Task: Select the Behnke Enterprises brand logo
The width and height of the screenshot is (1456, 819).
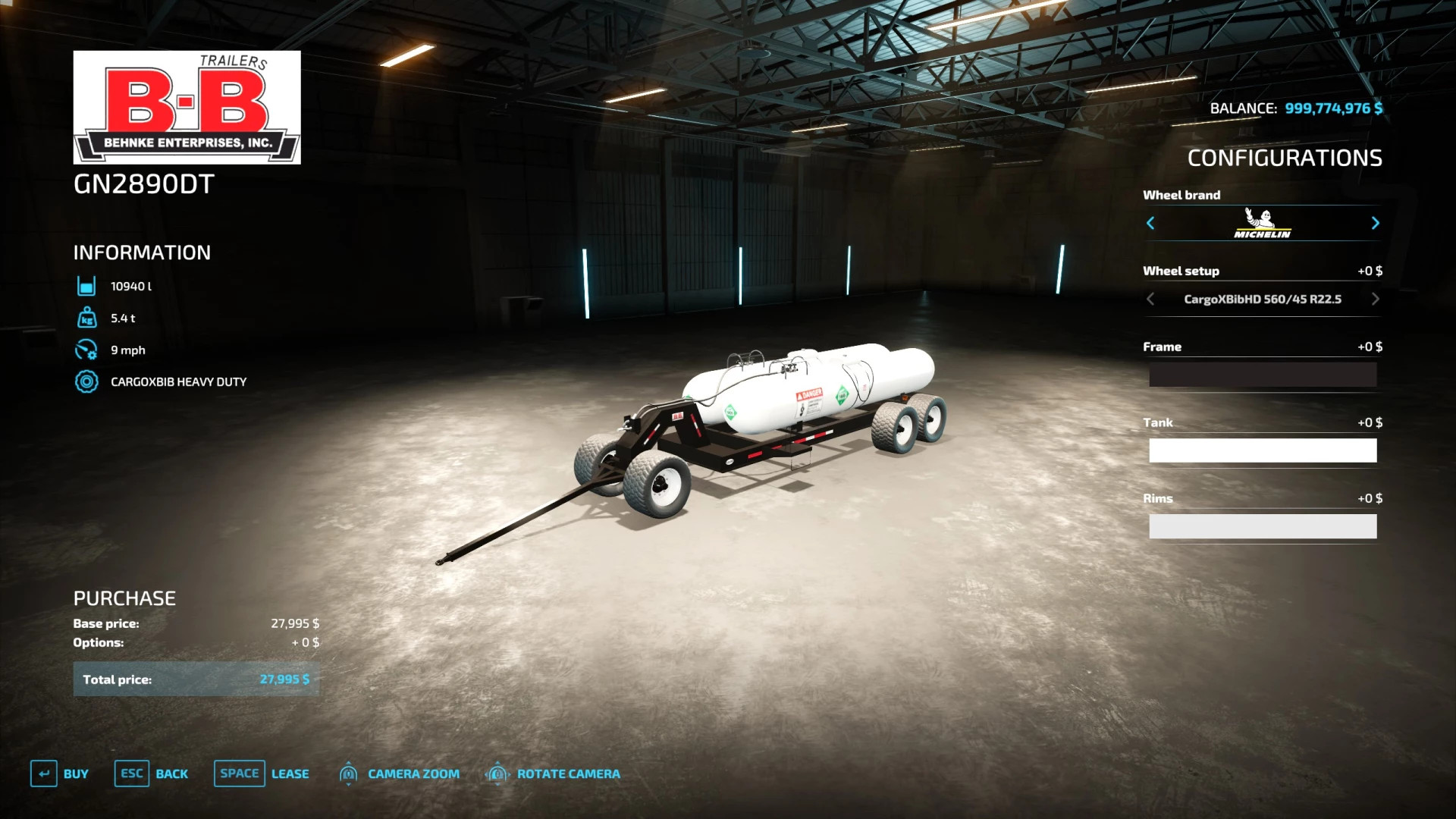Action: [x=187, y=106]
